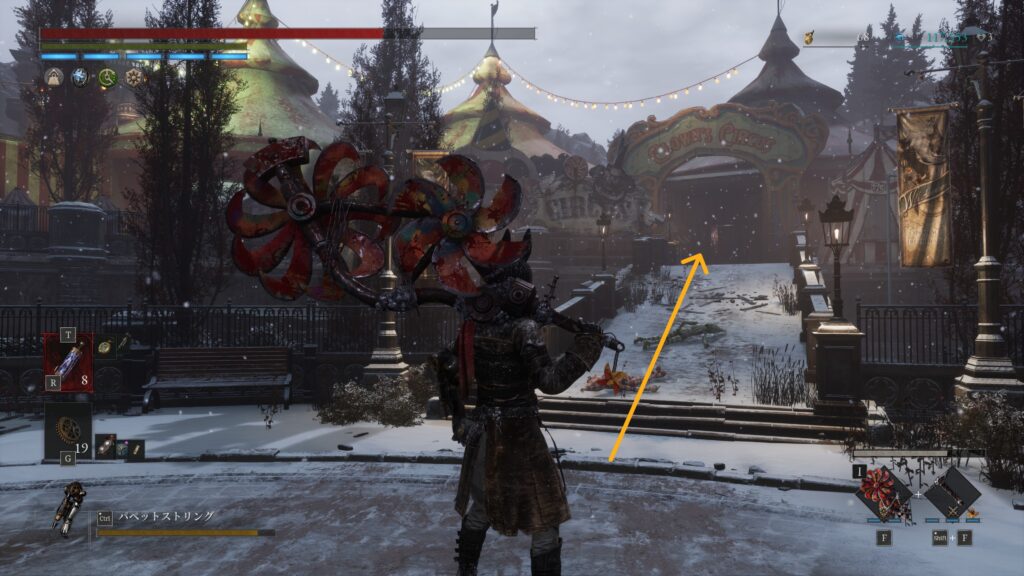Select the small vial item beside gear slot
Viewport: 1024px width, 576px height.
pos(104,447)
